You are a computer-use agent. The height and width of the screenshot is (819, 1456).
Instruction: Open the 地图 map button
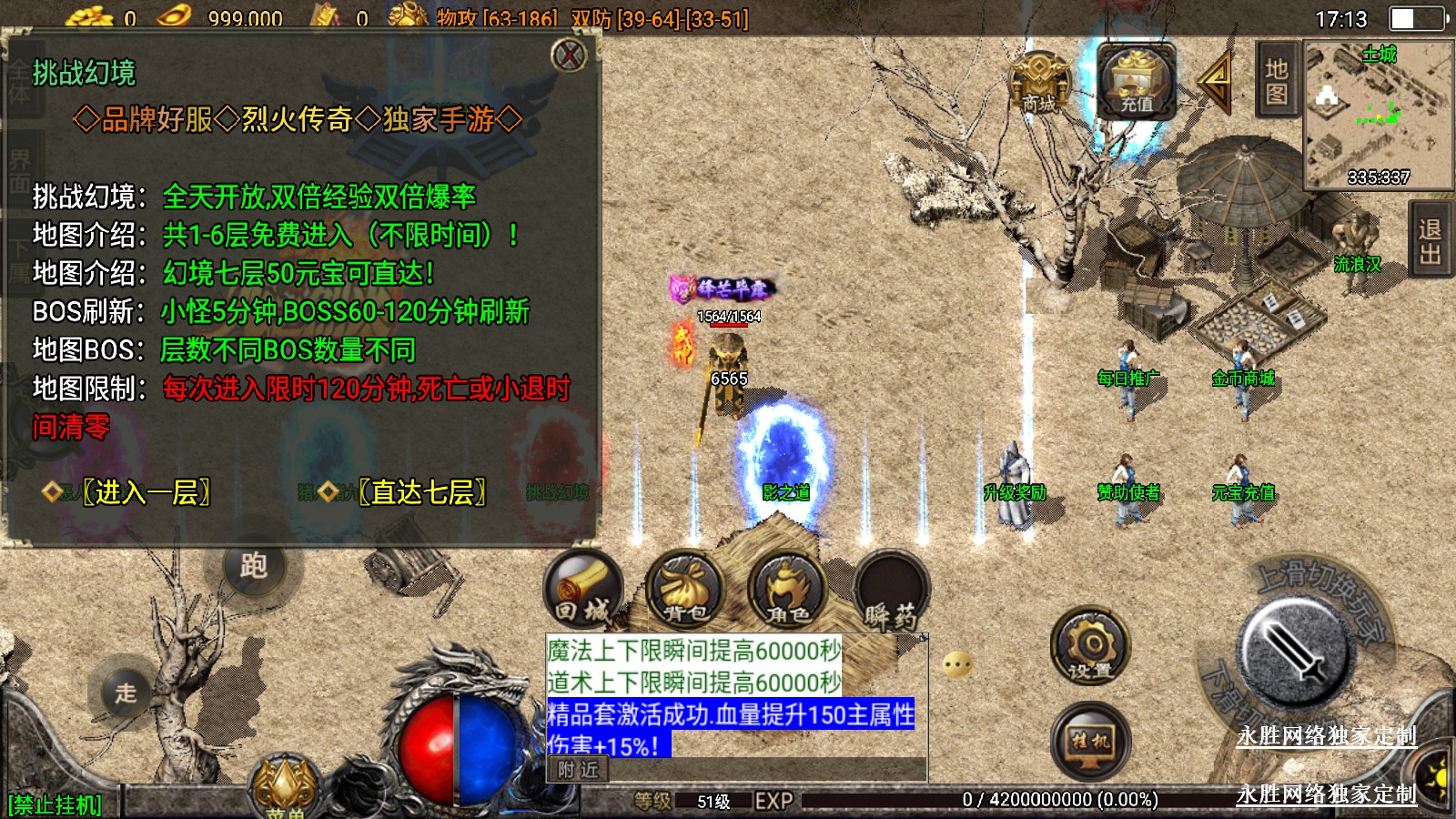click(x=1277, y=81)
